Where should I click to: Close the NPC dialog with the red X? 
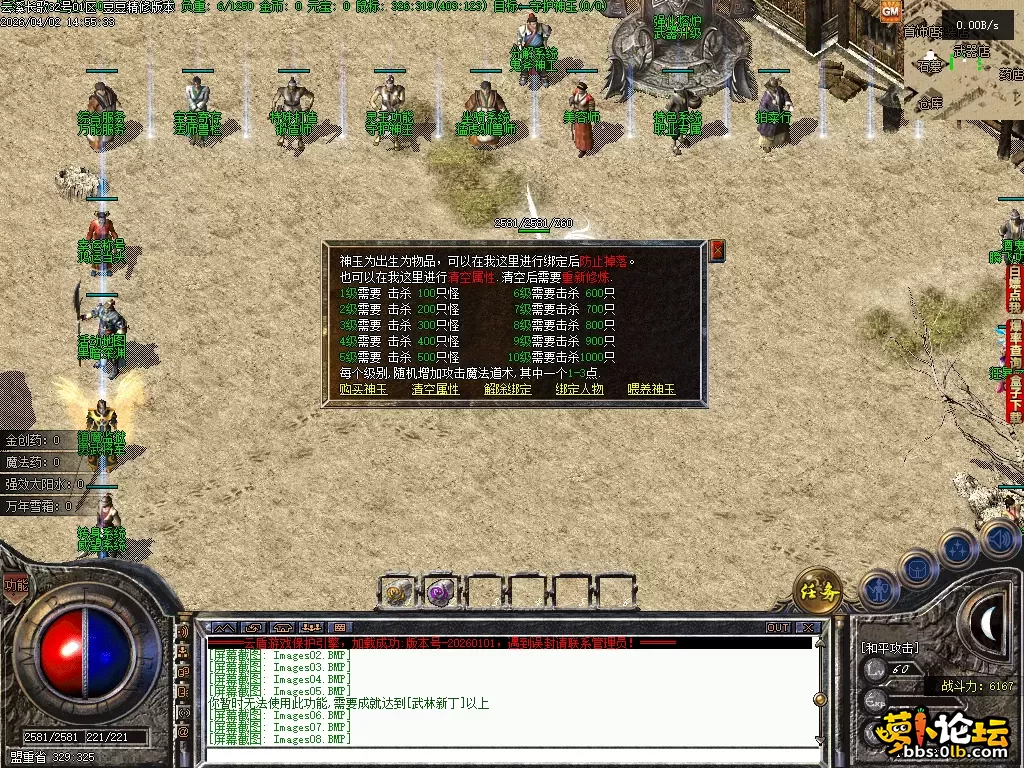717,250
